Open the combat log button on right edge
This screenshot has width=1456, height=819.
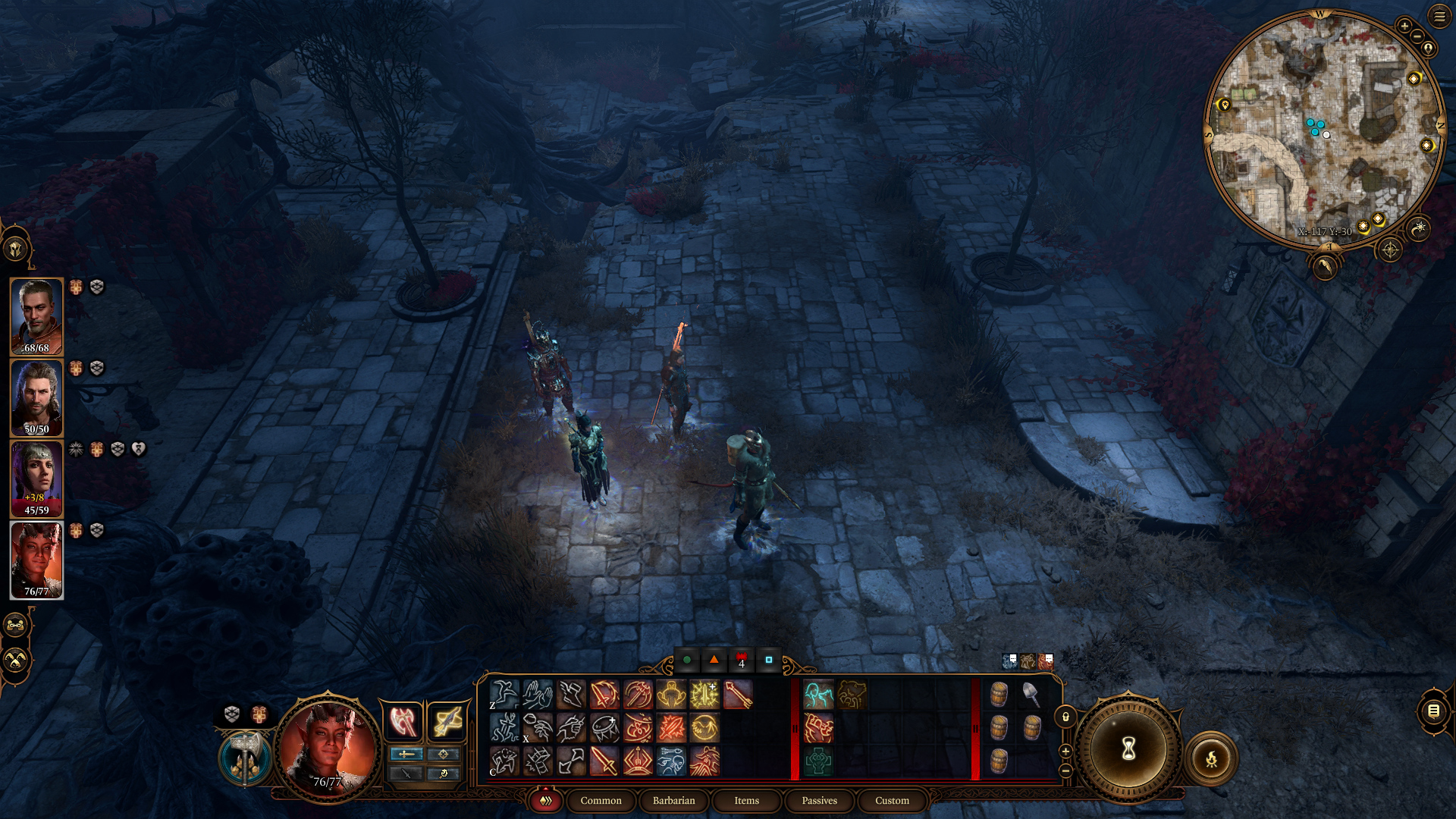[1433, 711]
